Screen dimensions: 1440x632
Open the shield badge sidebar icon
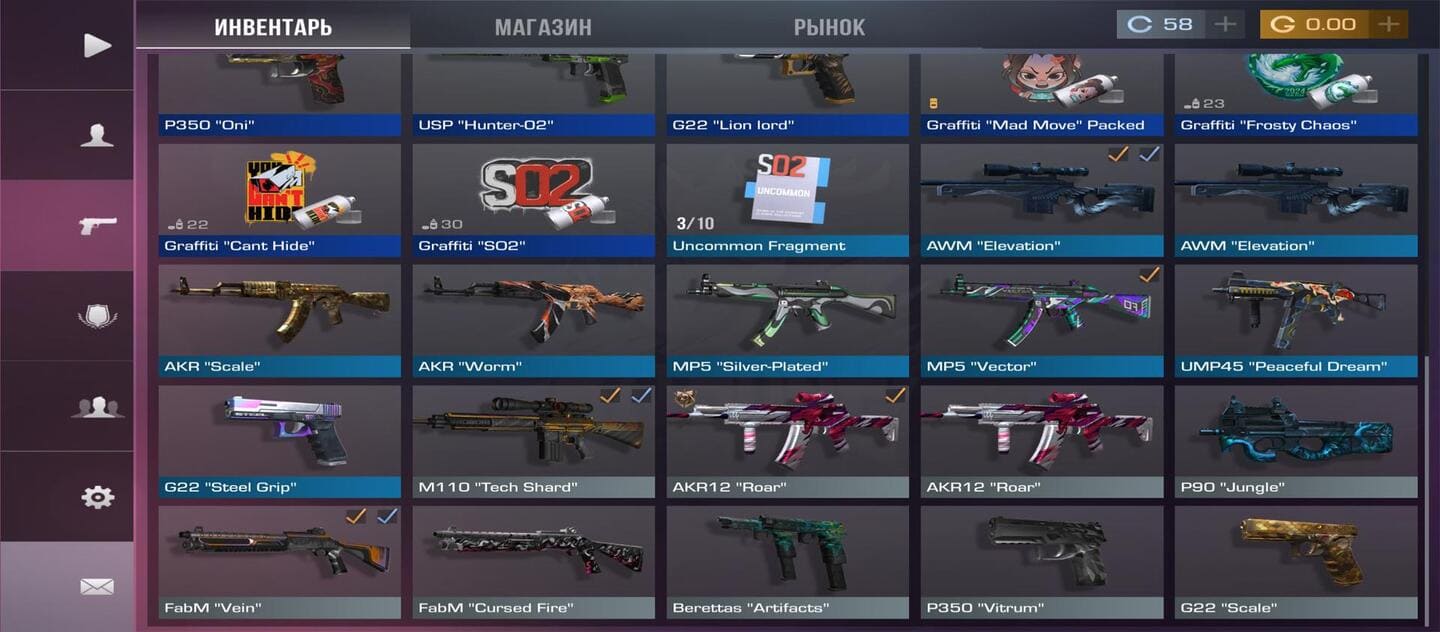pyautogui.click(x=97, y=316)
